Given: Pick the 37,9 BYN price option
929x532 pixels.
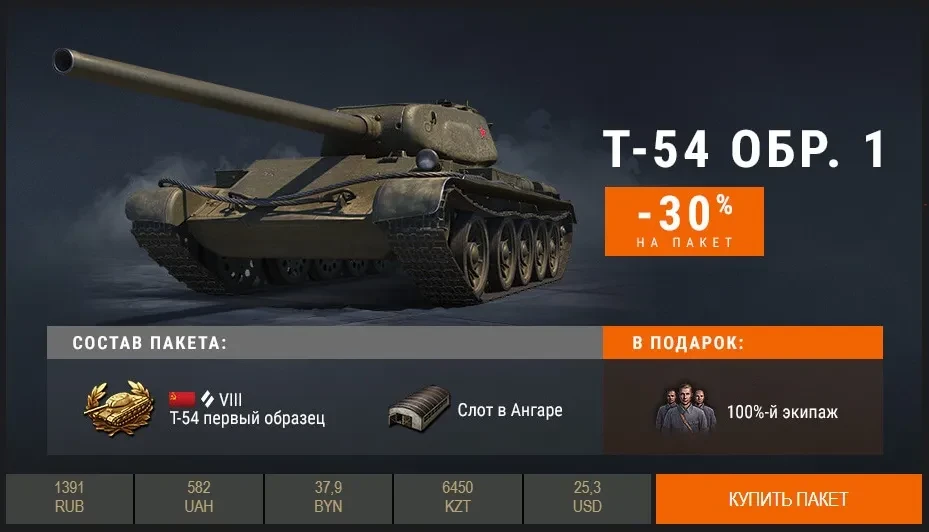Looking at the screenshot, I should (x=328, y=498).
